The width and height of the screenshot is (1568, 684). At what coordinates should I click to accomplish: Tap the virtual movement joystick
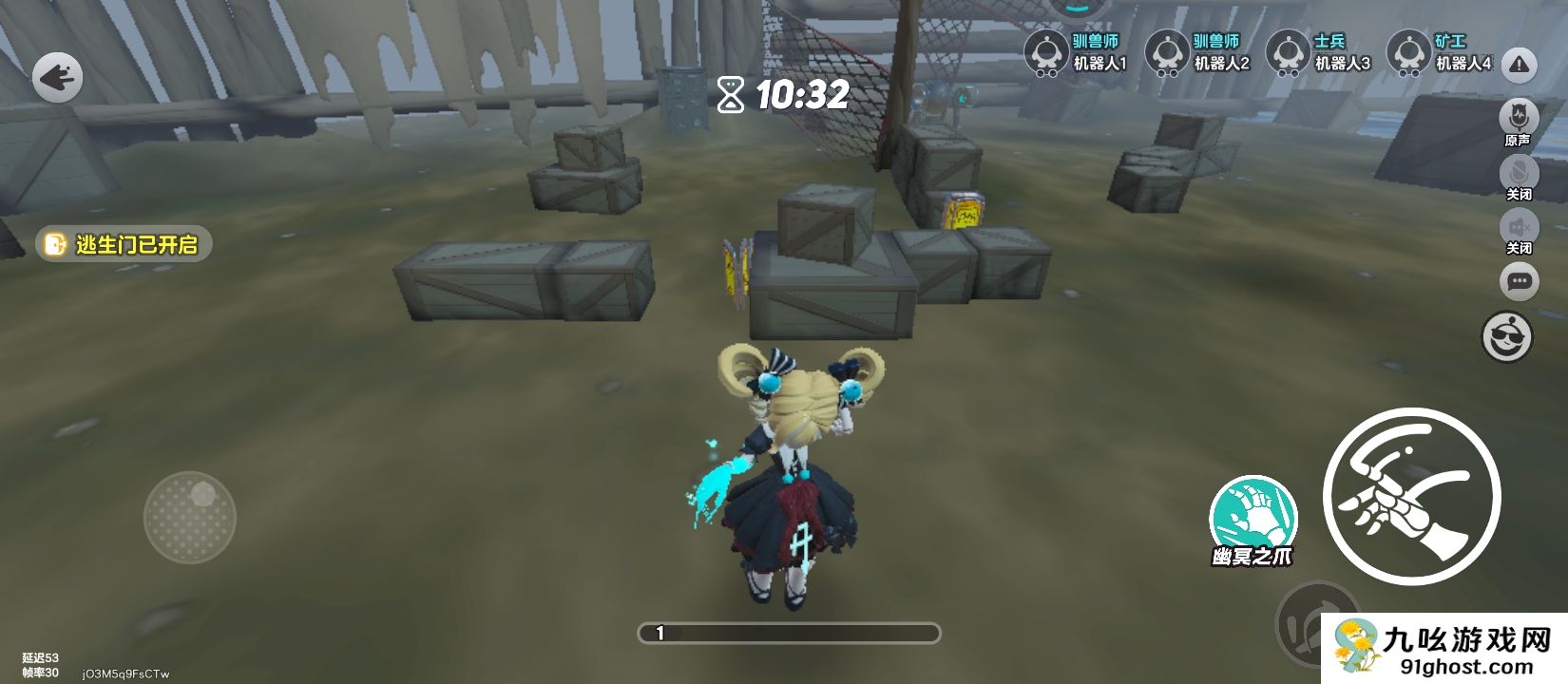pos(190,517)
